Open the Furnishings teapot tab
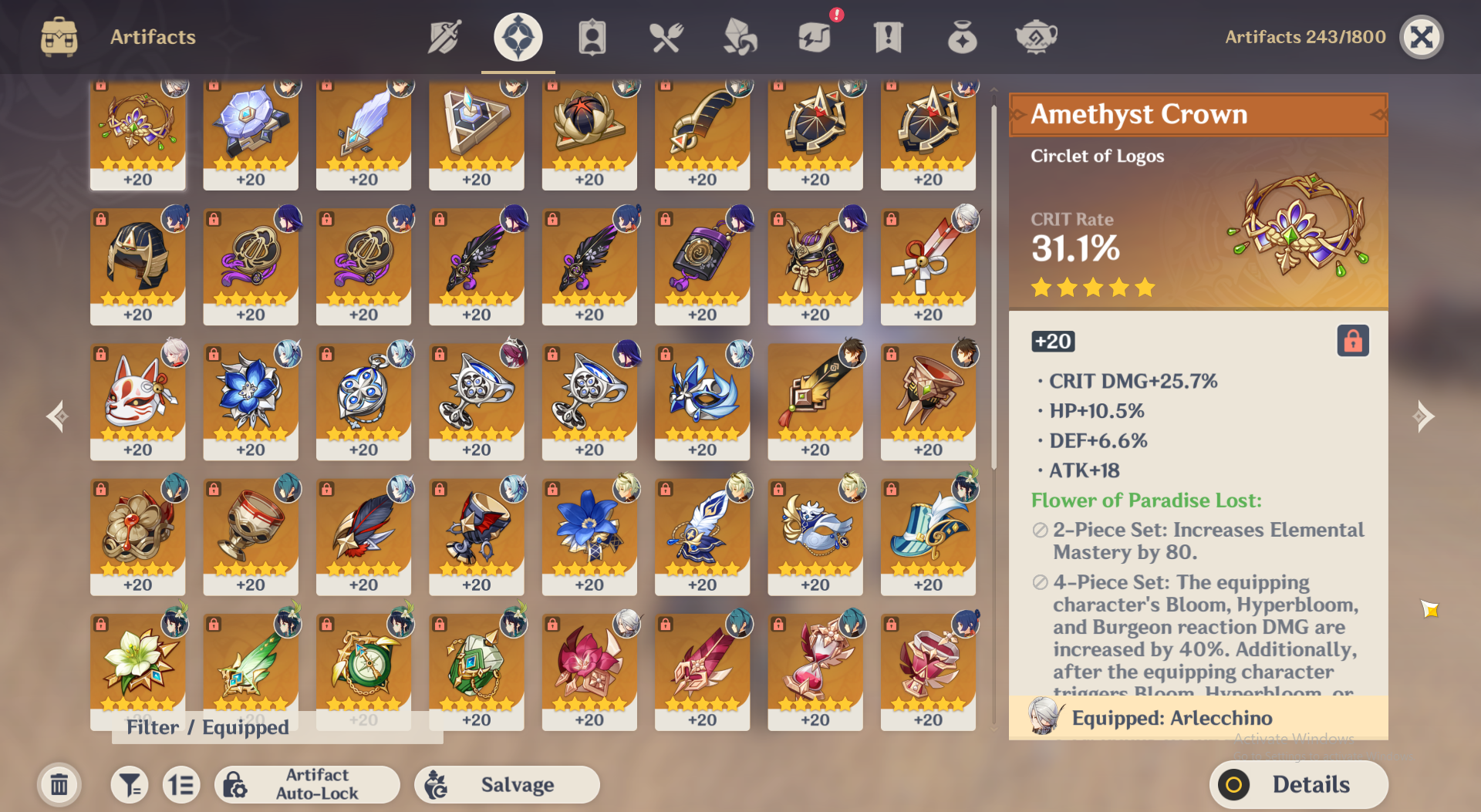The width and height of the screenshot is (1481, 812). (1036, 37)
